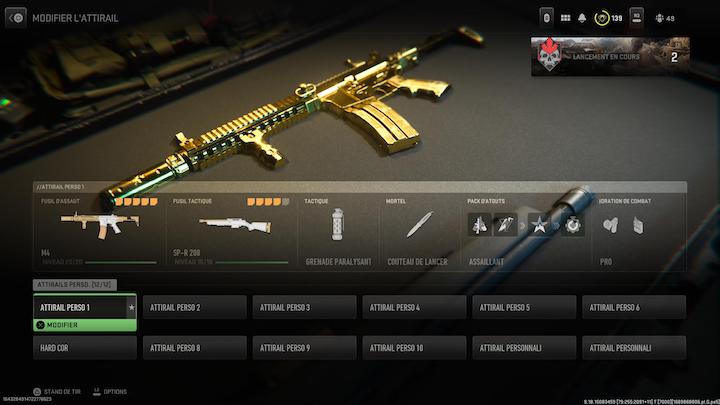The height and width of the screenshot is (405, 720).
Task: Choose the Grenade Paralysante tactical slot
Action: [338, 230]
